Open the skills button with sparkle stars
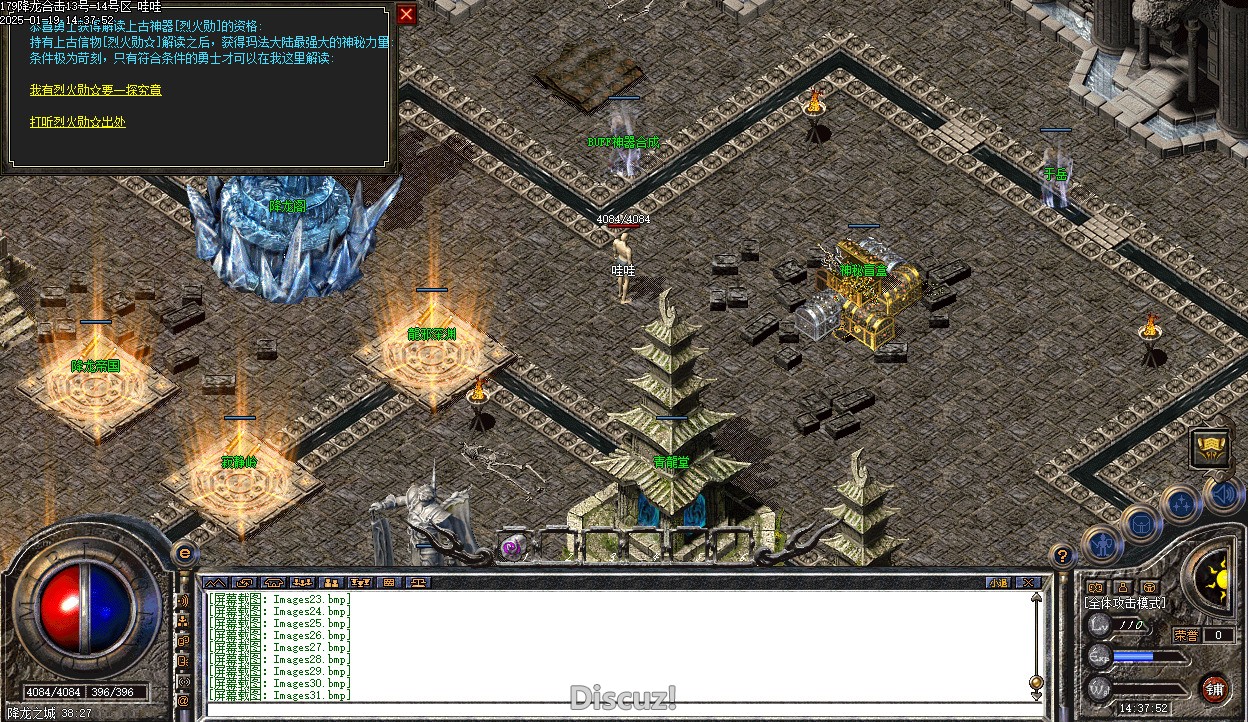Image resolution: width=1248 pixels, height=722 pixels. 1181,503
